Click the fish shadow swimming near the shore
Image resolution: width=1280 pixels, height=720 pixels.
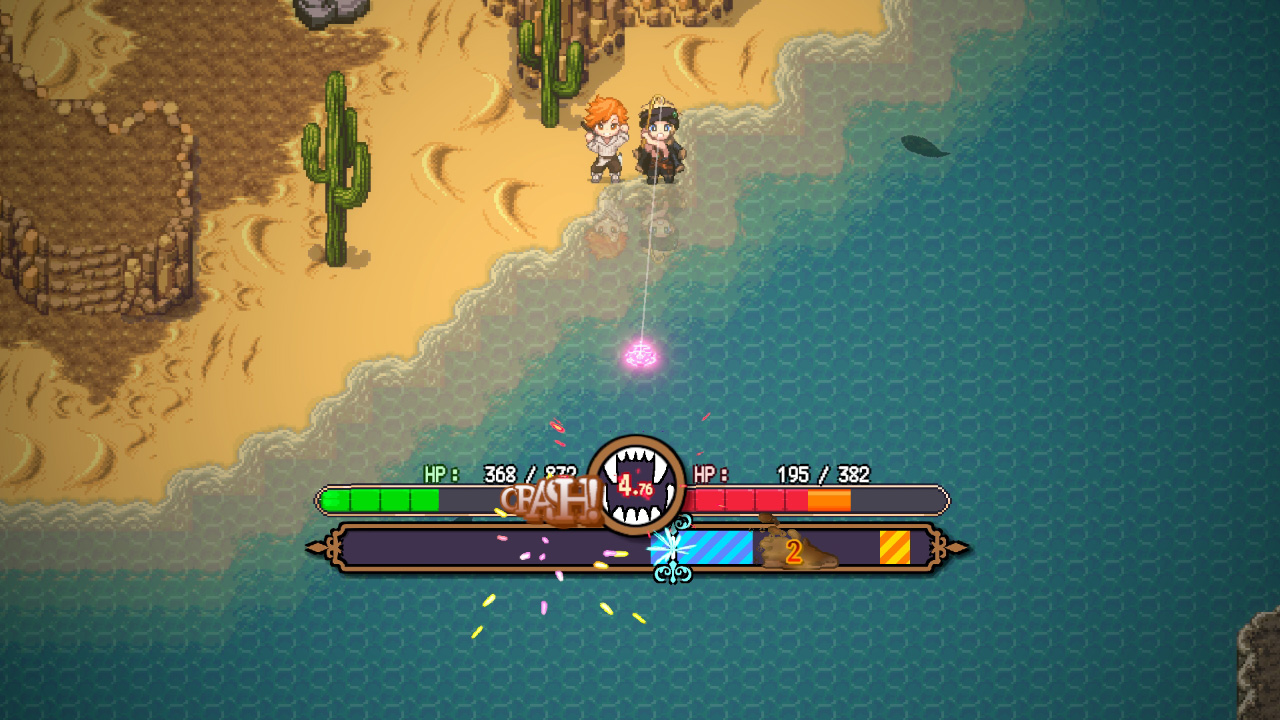coord(925,145)
